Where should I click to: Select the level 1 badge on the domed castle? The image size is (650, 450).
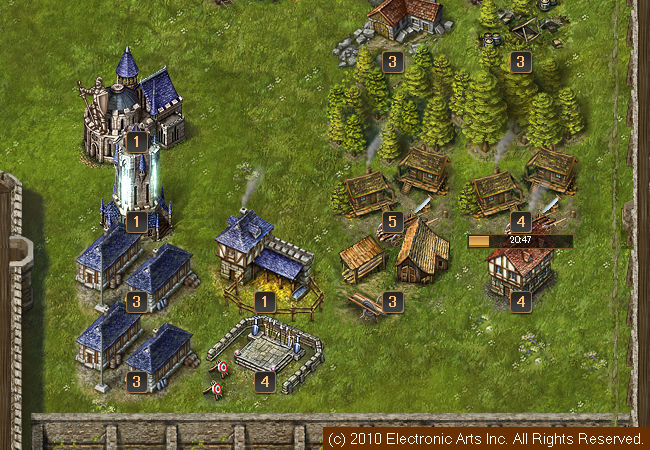[136, 142]
